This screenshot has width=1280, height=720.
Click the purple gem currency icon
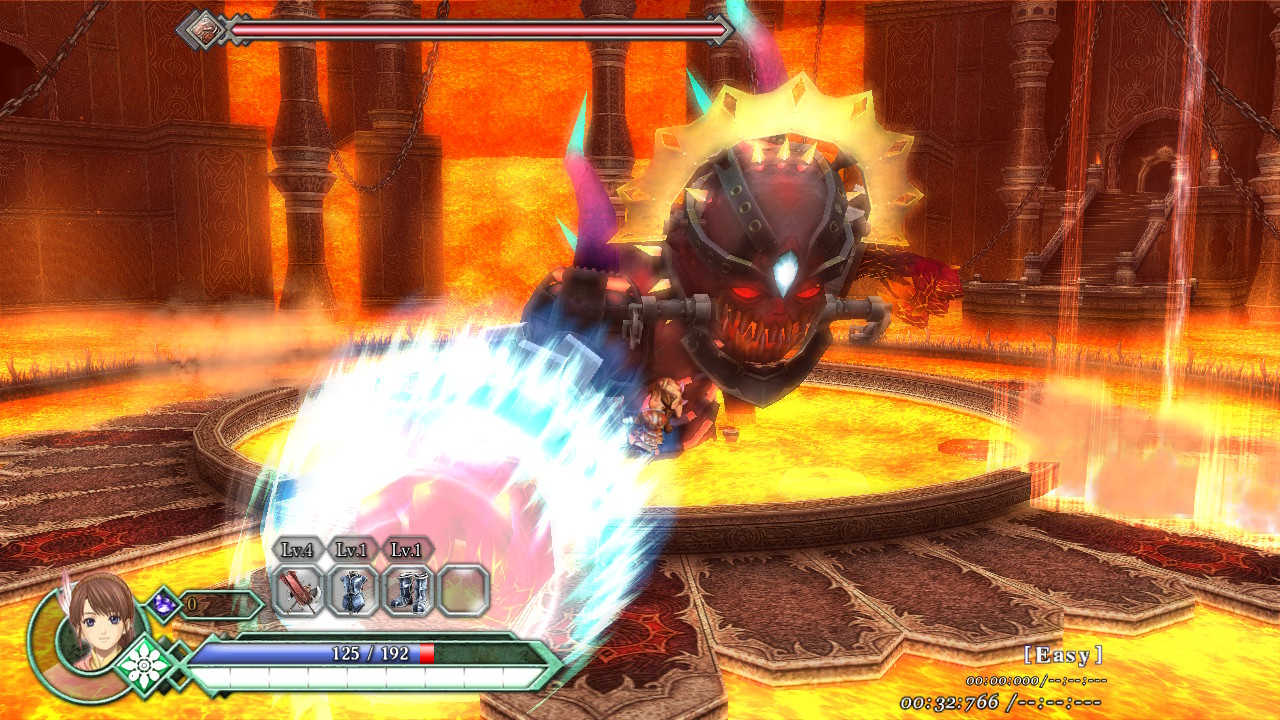[x=162, y=604]
